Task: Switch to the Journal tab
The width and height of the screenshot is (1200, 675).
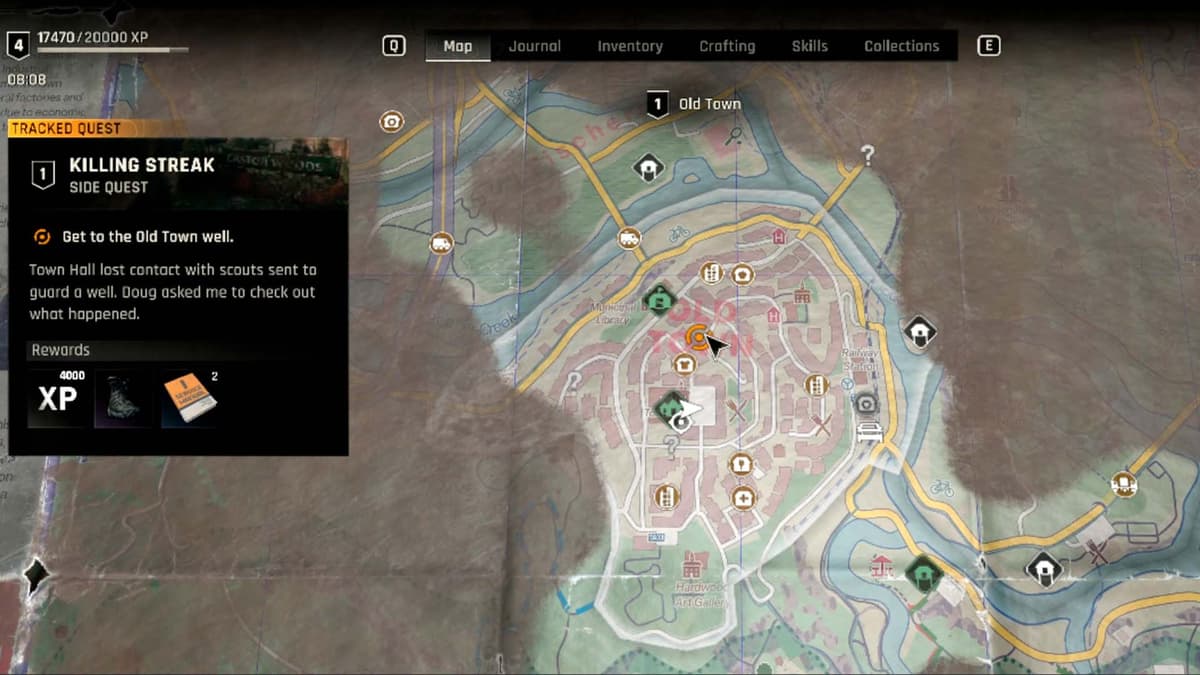Action: coord(534,46)
